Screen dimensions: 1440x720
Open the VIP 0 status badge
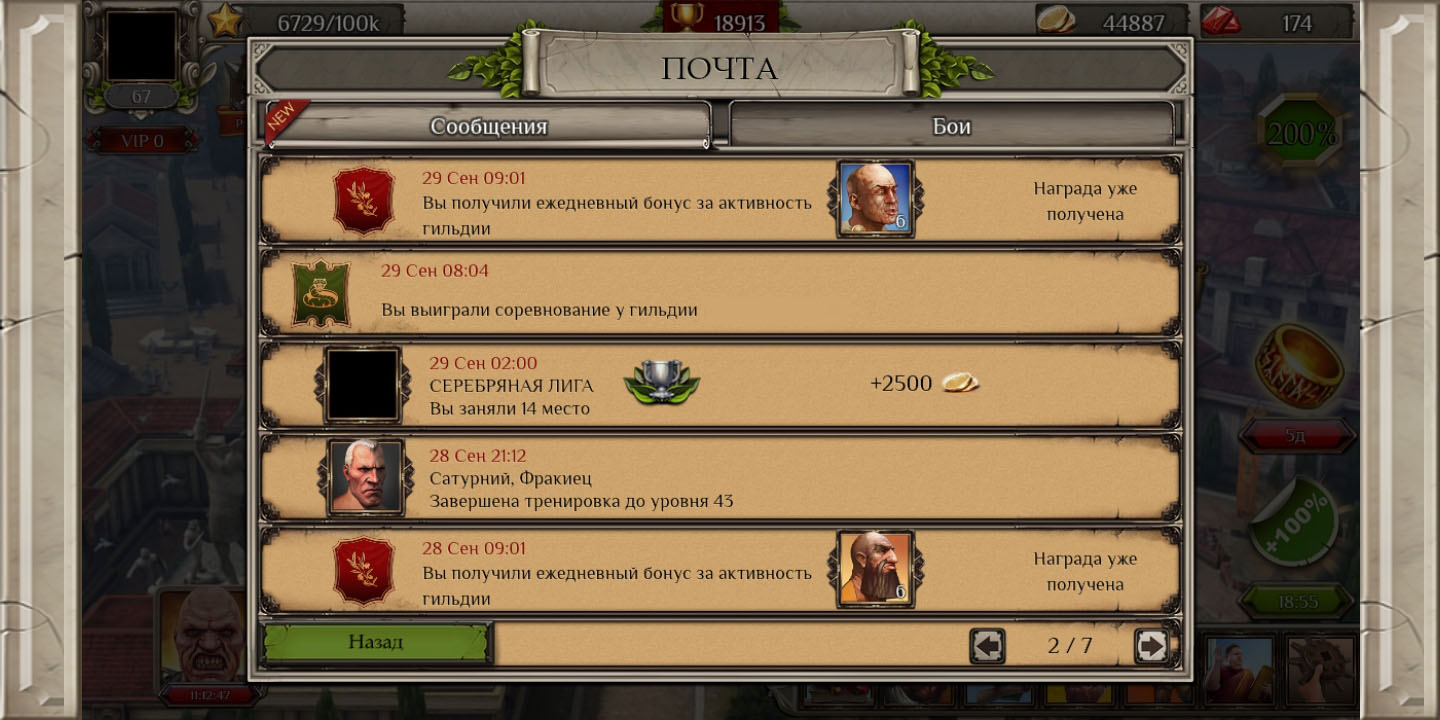tap(141, 141)
